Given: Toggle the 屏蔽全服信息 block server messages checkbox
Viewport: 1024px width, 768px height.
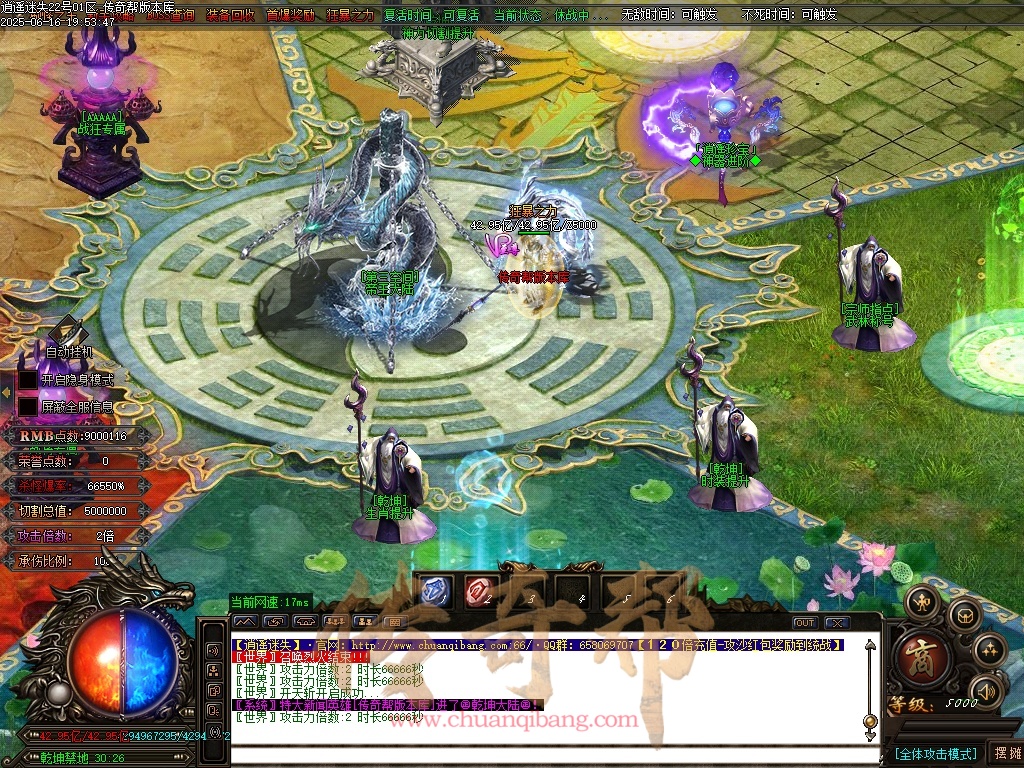Looking at the screenshot, I should click(x=28, y=407).
